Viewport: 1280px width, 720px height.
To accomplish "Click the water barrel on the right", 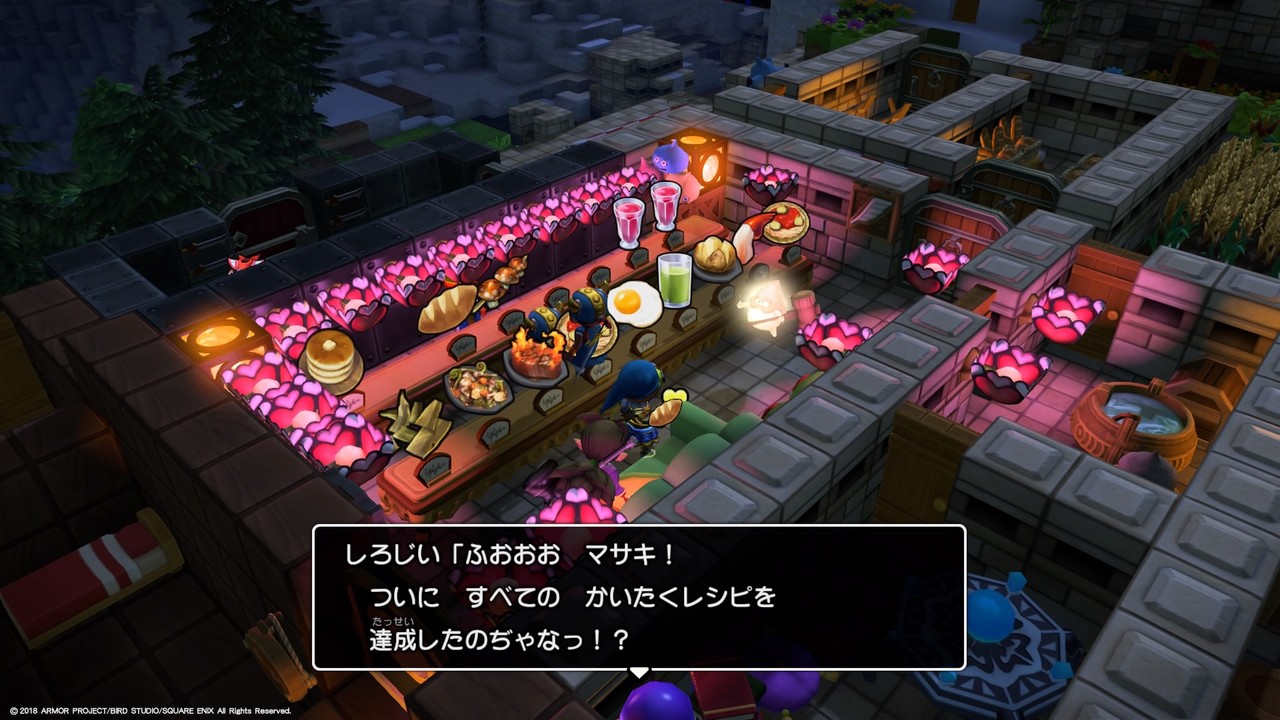I will click(x=1135, y=415).
